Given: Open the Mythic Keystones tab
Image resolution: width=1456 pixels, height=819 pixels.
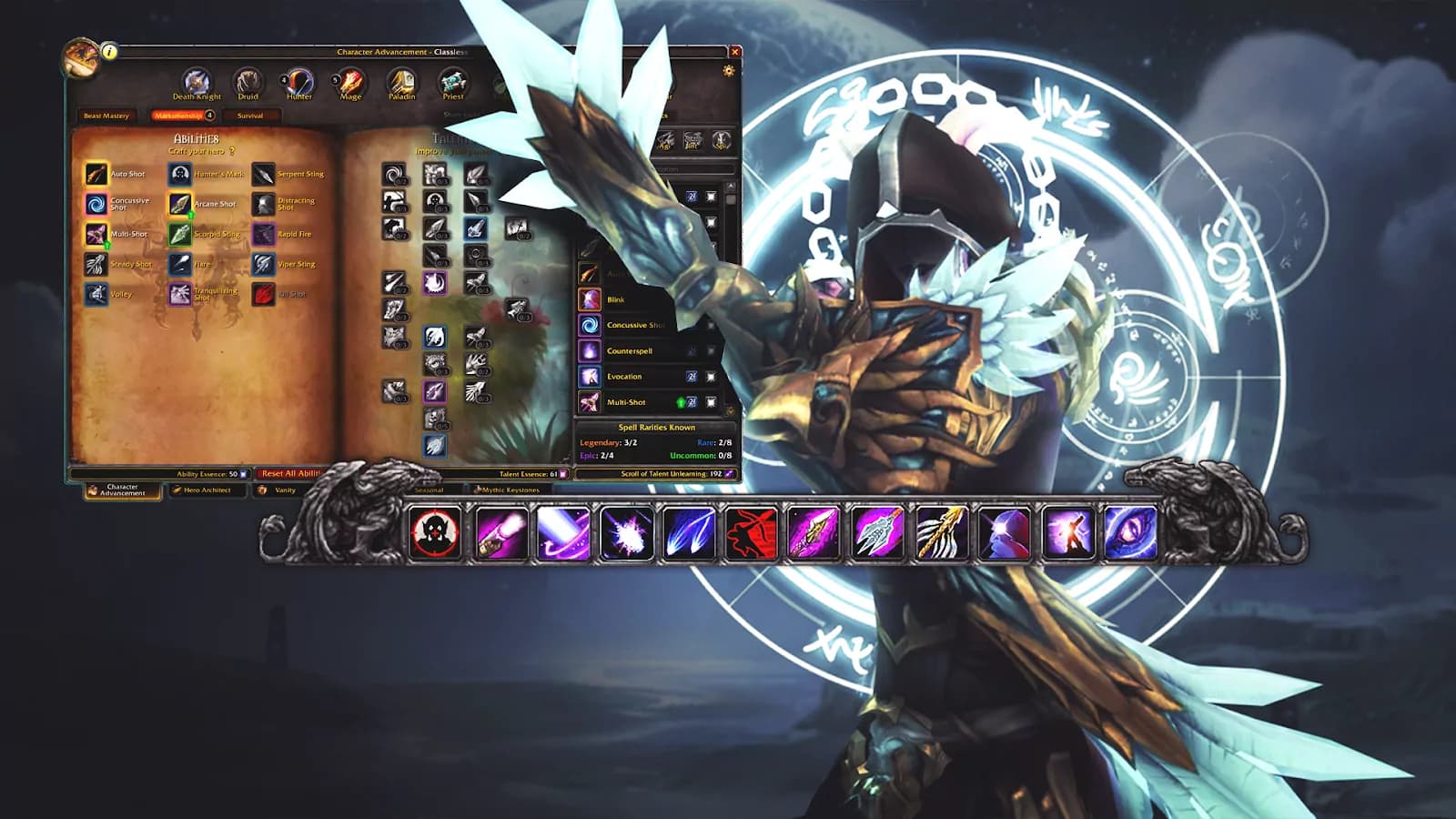Looking at the screenshot, I should click(510, 490).
